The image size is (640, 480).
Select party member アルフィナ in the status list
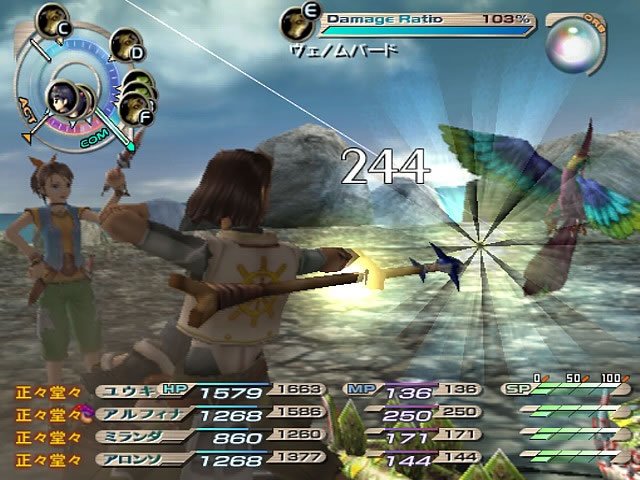[133, 413]
